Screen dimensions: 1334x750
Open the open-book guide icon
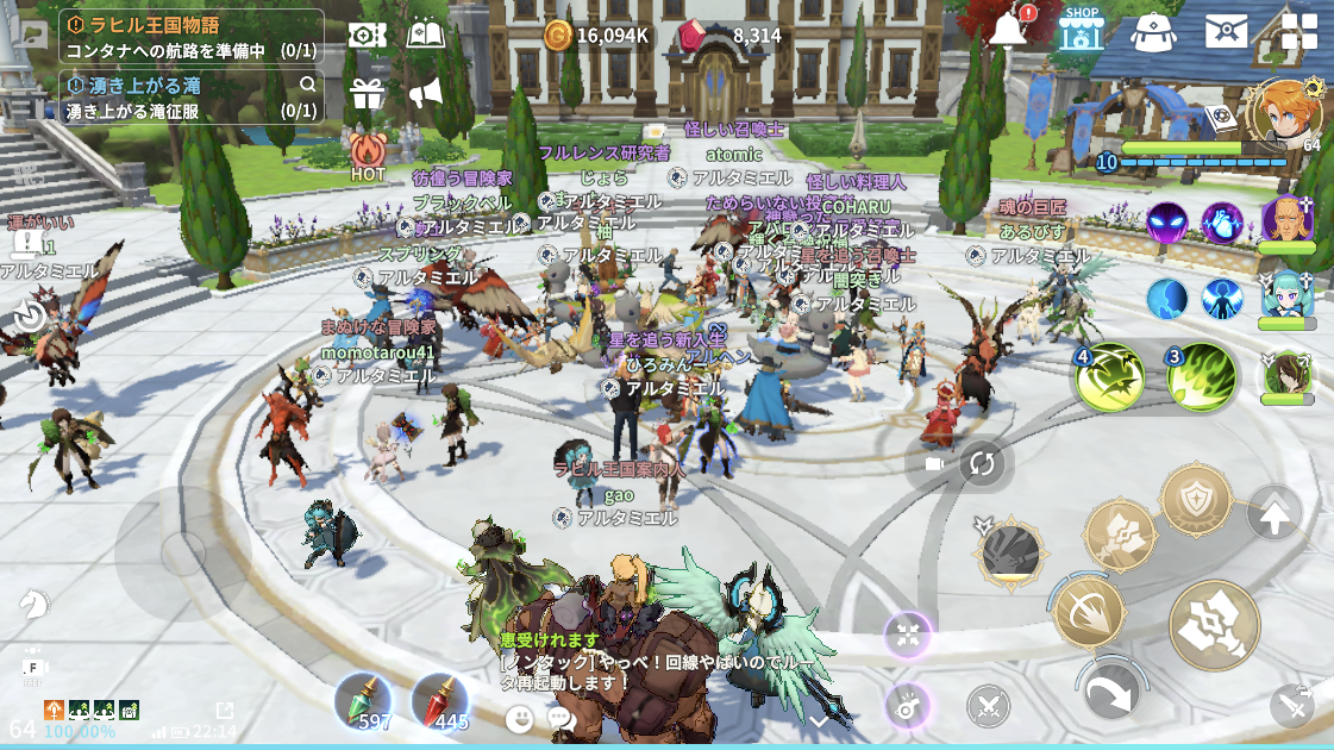426,34
